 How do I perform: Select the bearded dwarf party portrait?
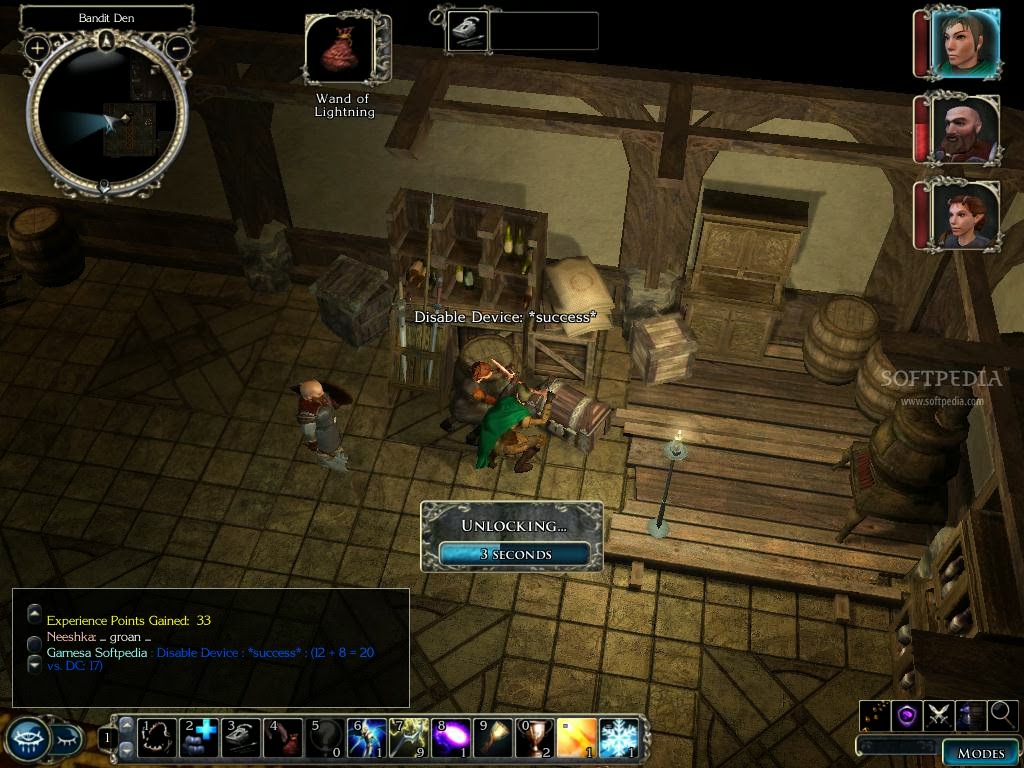[964, 128]
